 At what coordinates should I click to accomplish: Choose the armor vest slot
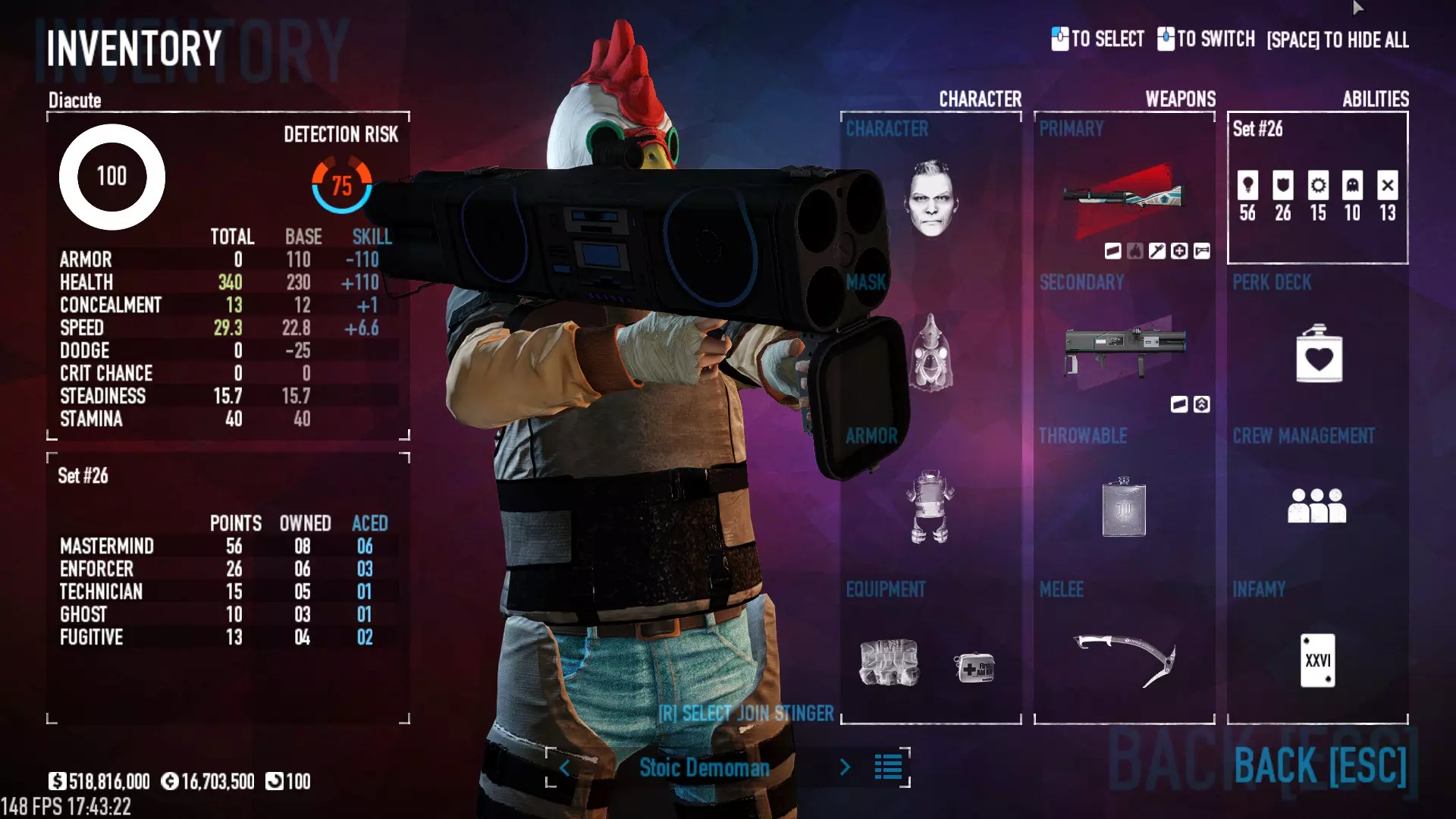click(x=930, y=507)
